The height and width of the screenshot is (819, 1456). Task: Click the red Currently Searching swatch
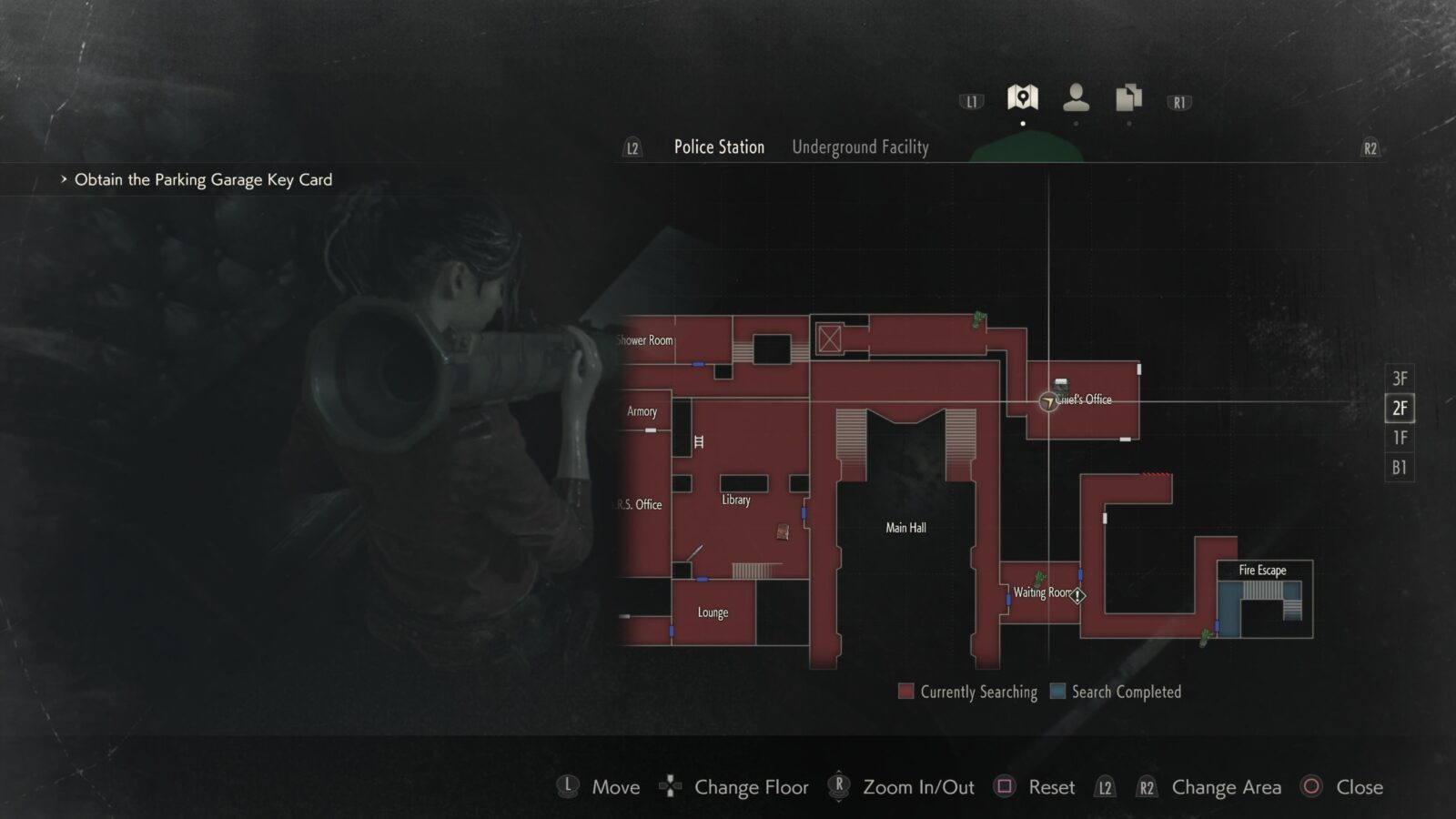pyautogui.click(x=906, y=692)
